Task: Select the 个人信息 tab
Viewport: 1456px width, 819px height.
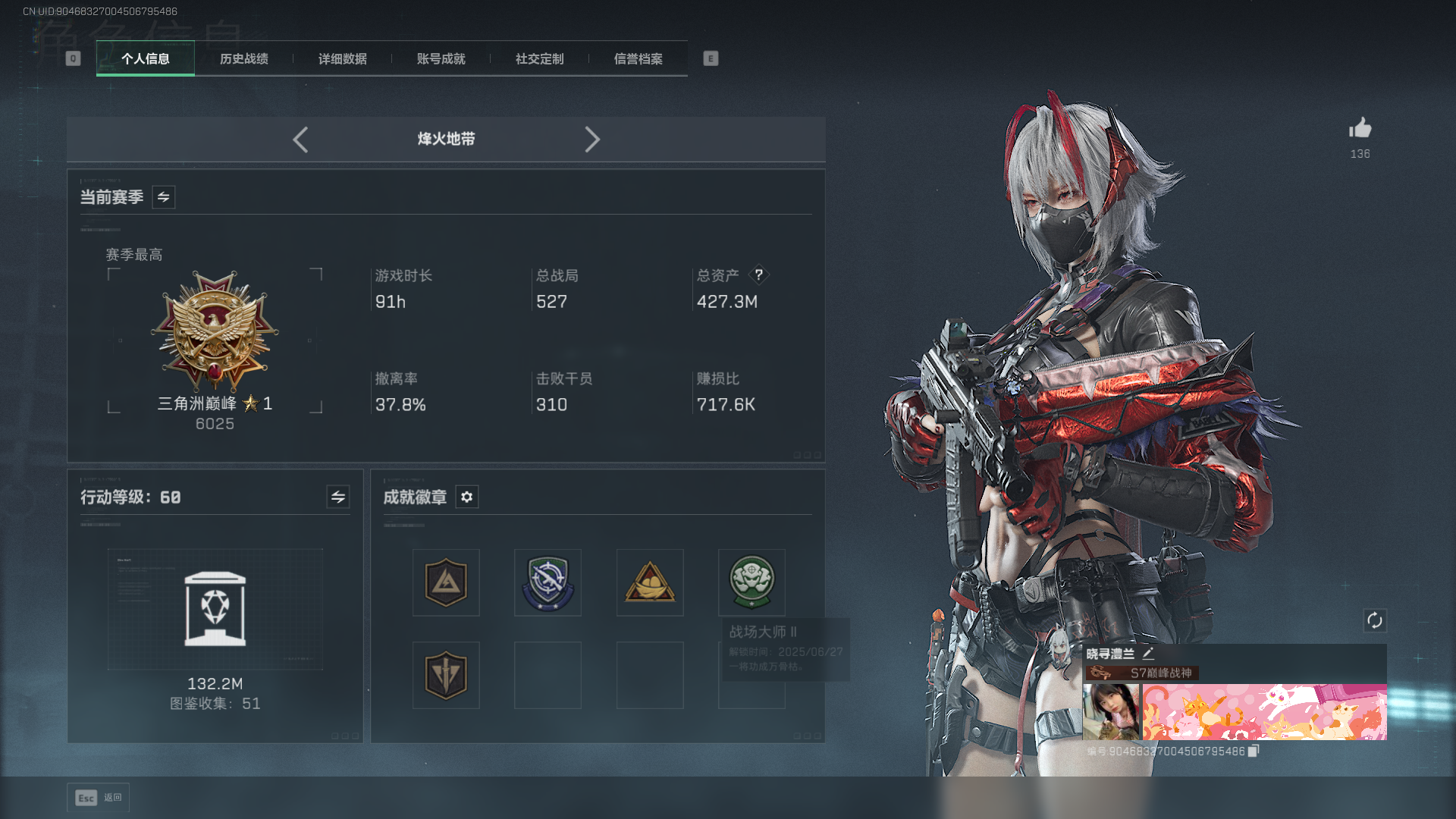Action: pos(145,59)
